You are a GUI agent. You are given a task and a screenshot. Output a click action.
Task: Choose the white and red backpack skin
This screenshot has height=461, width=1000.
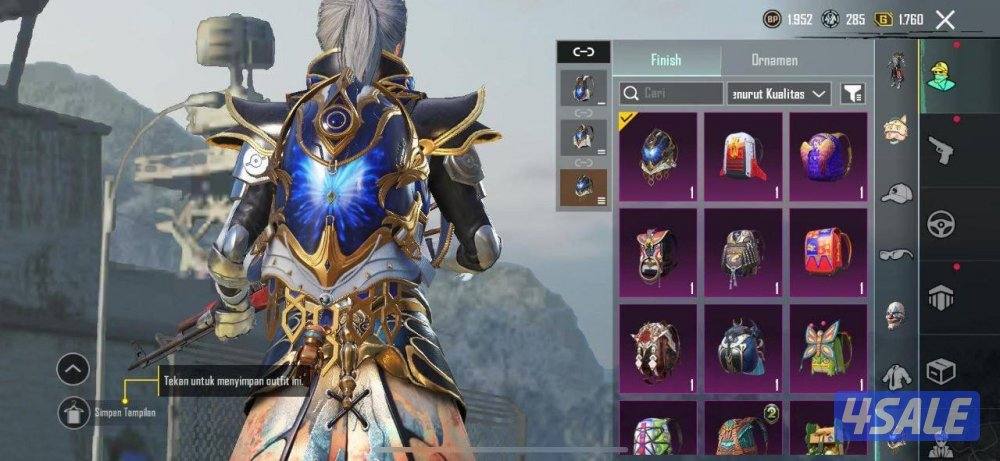click(x=742, y=156)
